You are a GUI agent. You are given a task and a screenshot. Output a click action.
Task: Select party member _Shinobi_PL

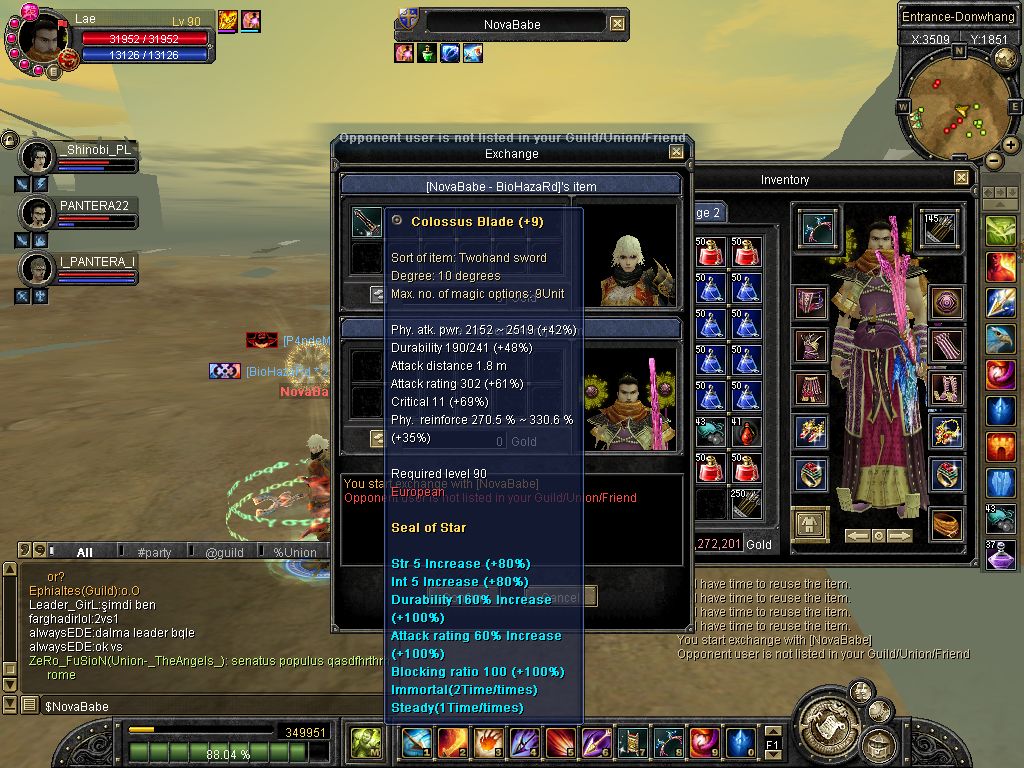pyautogui.click(x=38, y=157)
